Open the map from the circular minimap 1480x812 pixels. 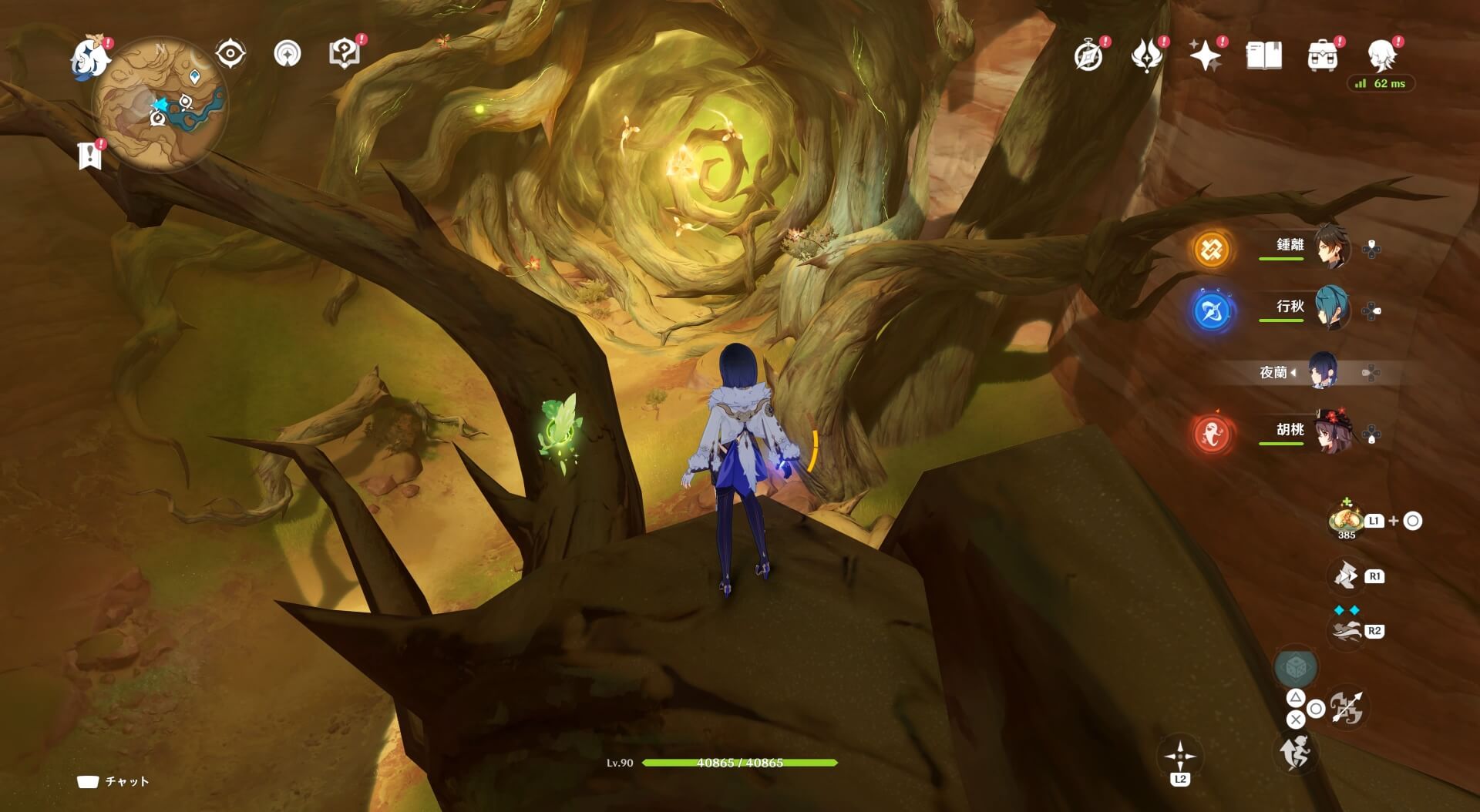pyautogui.click(x=160, y=107)
